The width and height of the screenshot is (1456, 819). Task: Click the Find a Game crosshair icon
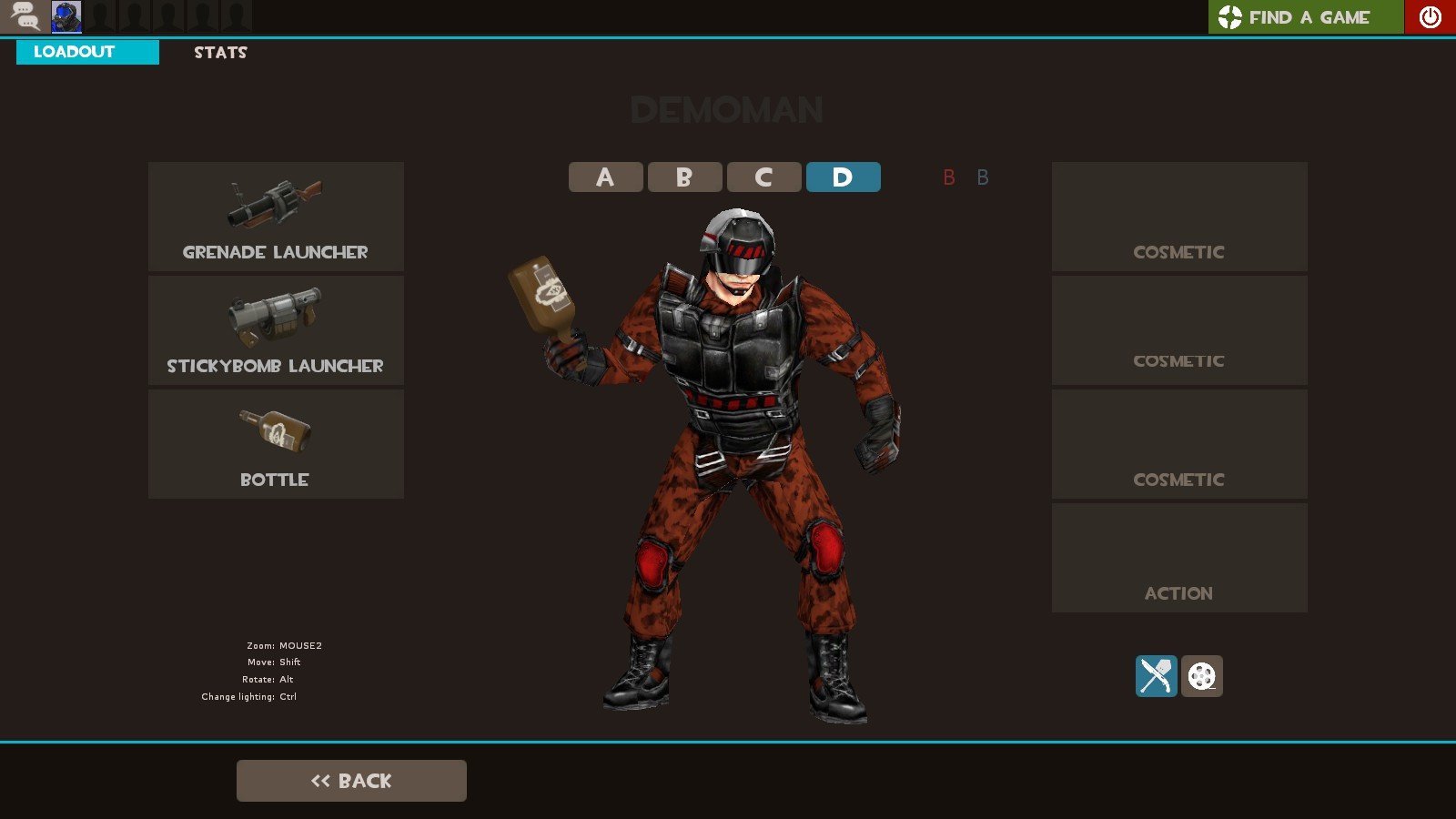(x=1230, y=16)
